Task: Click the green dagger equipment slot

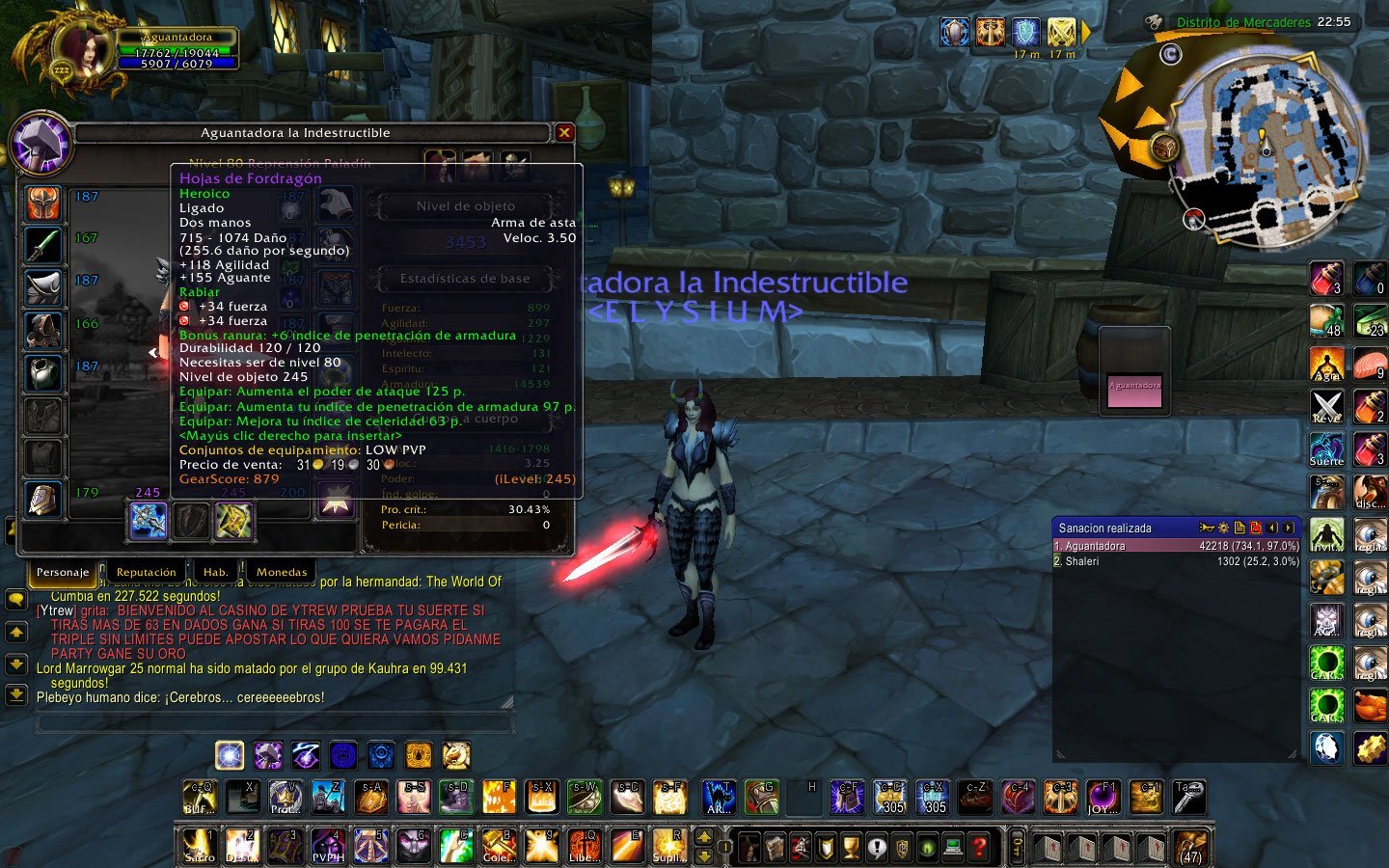Action: coord(43,245)
